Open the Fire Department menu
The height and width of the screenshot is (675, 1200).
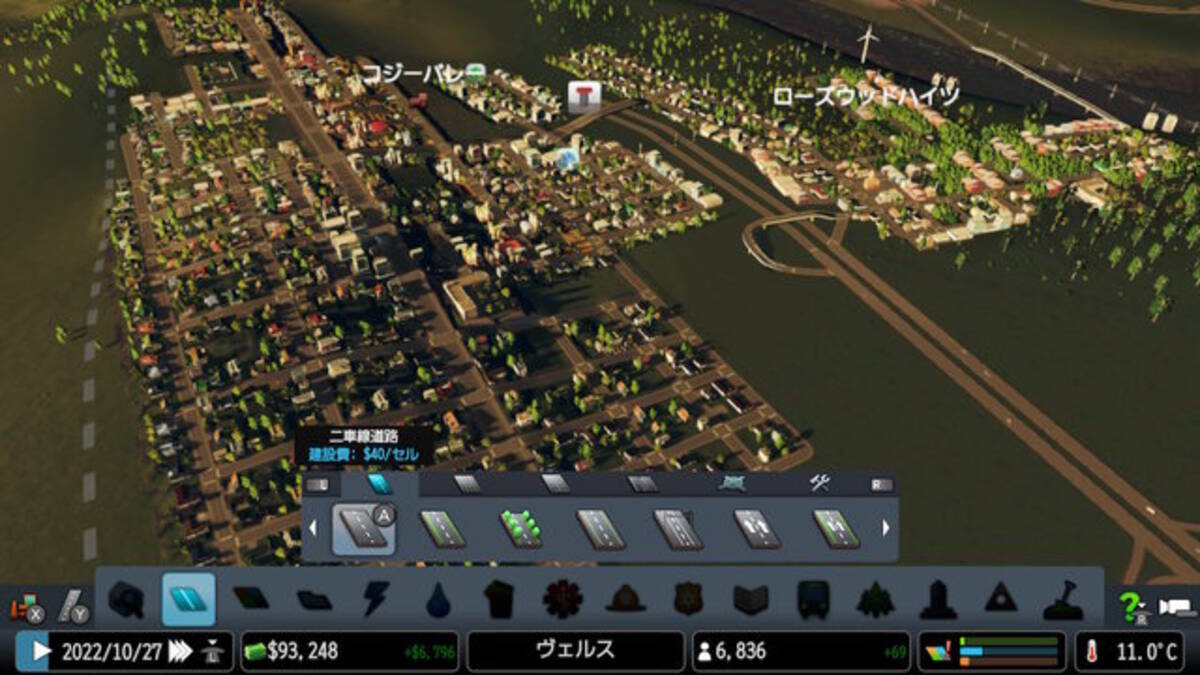[625, 600]
